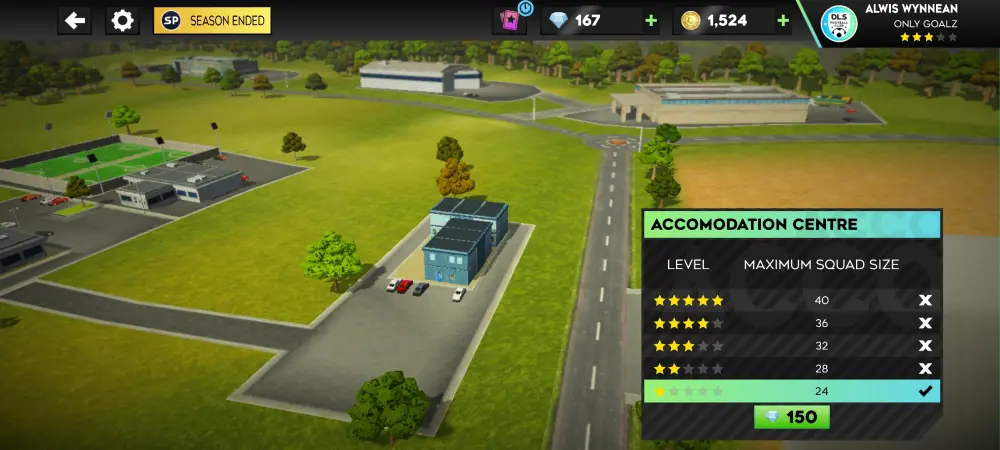Purchase upgrade for 150 diamonds

click(x=792, y=417)
